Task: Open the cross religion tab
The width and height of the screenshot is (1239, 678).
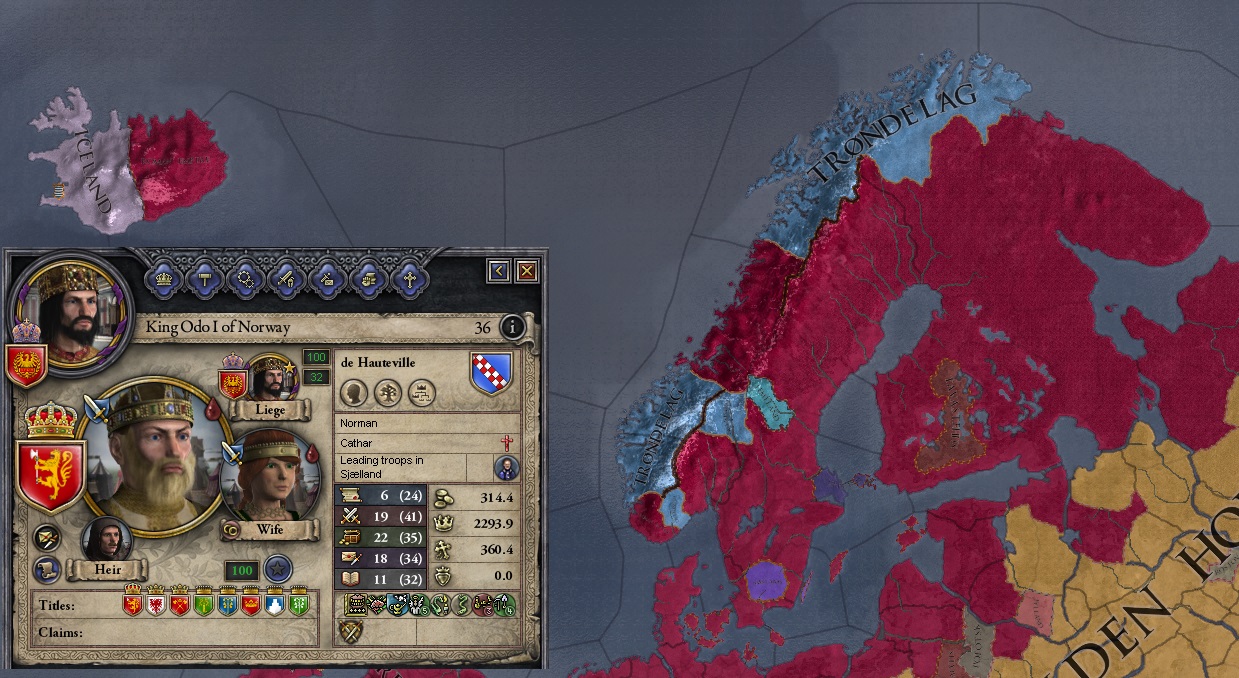Action: pyautogui.click(x=409, y=279)
